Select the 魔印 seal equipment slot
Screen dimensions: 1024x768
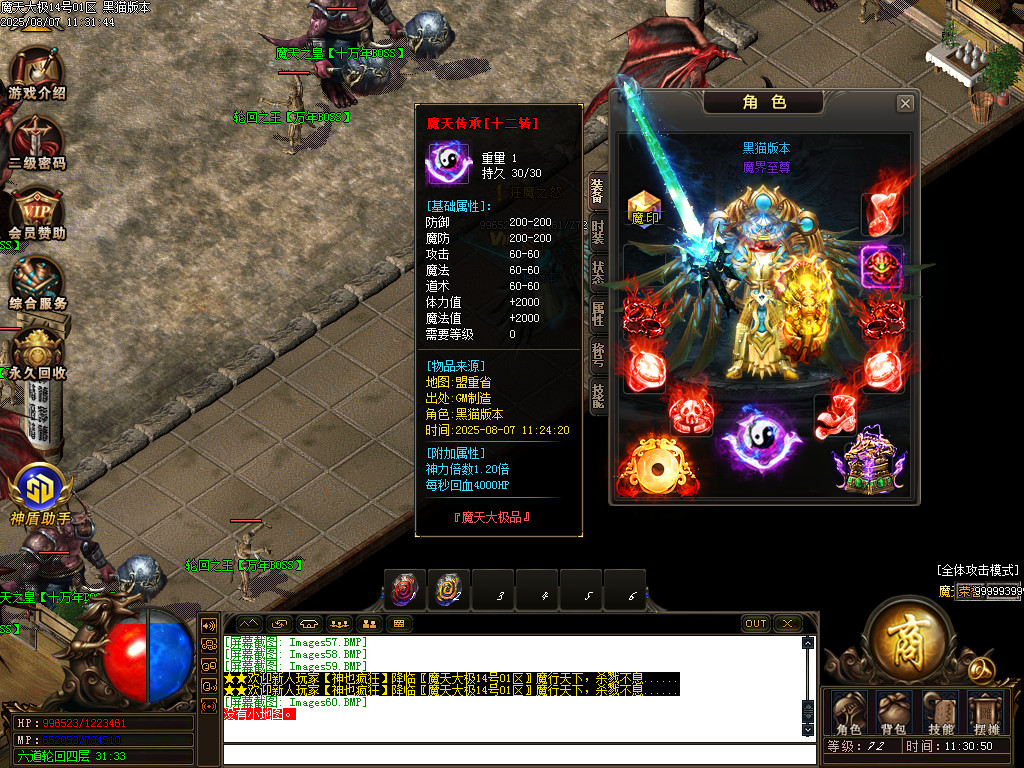[644, 207]
